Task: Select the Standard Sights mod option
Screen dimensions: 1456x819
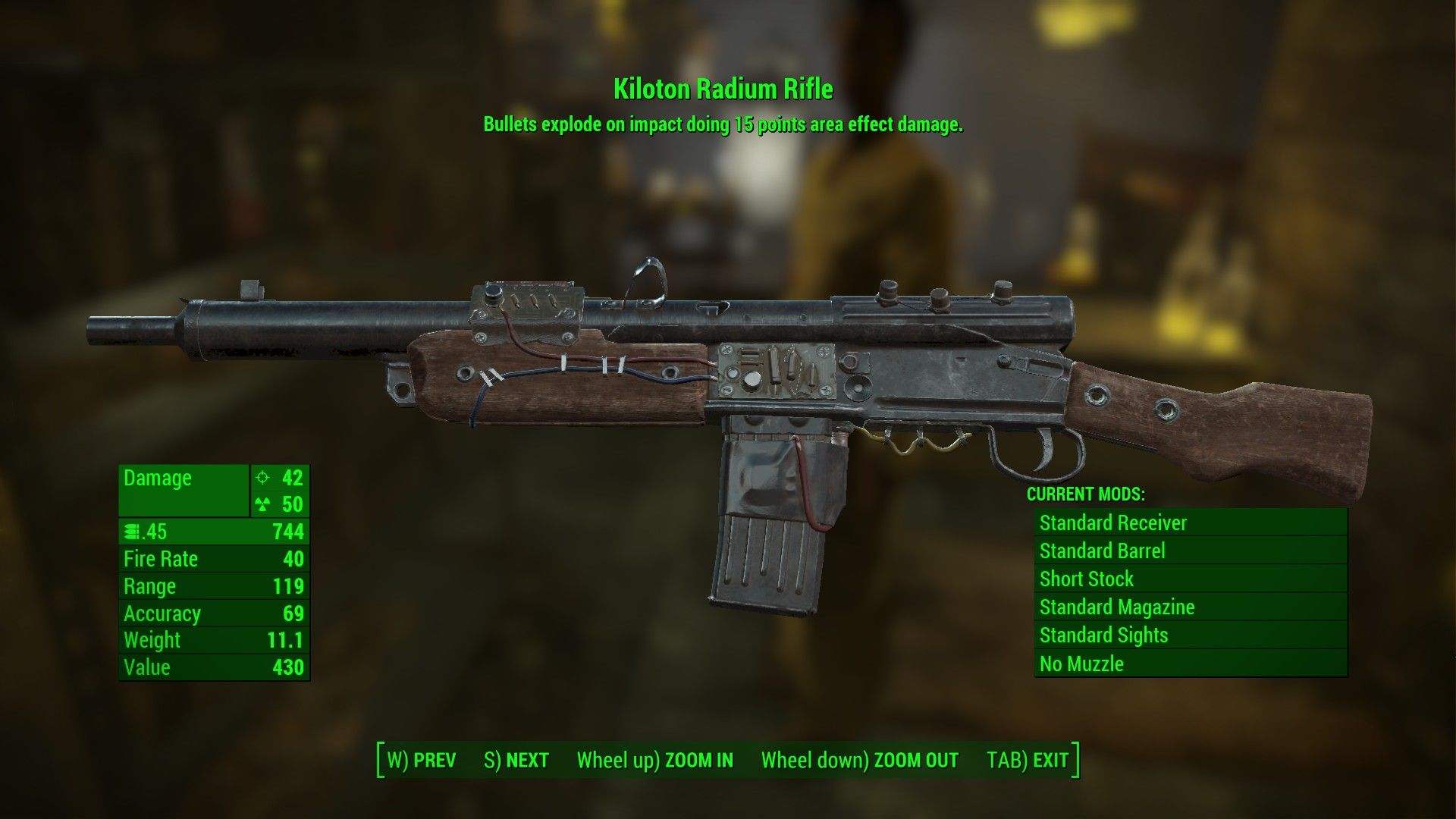Action: point(1104,635)
